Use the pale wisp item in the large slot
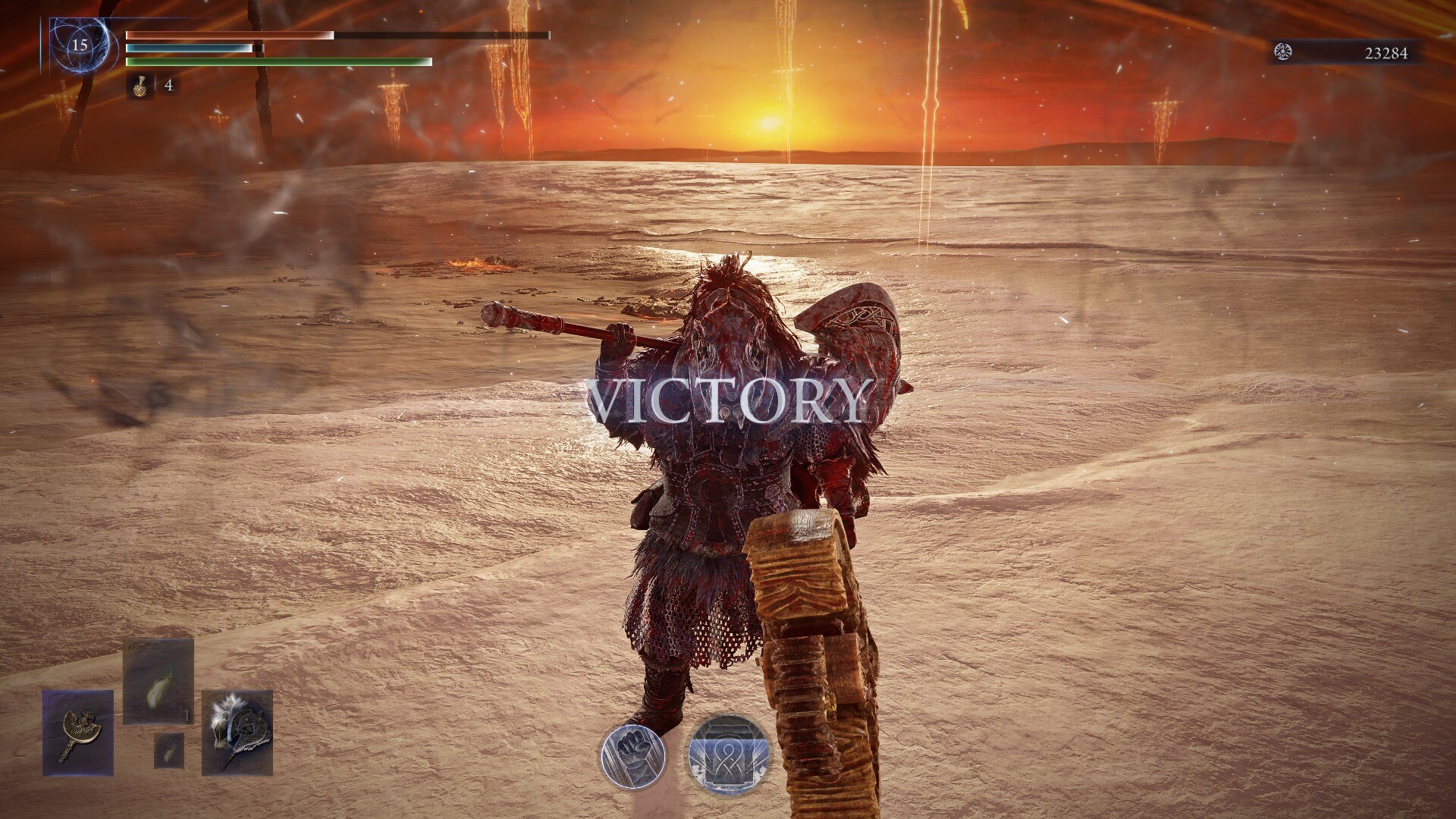The image size is (1456, 819). 158,681
